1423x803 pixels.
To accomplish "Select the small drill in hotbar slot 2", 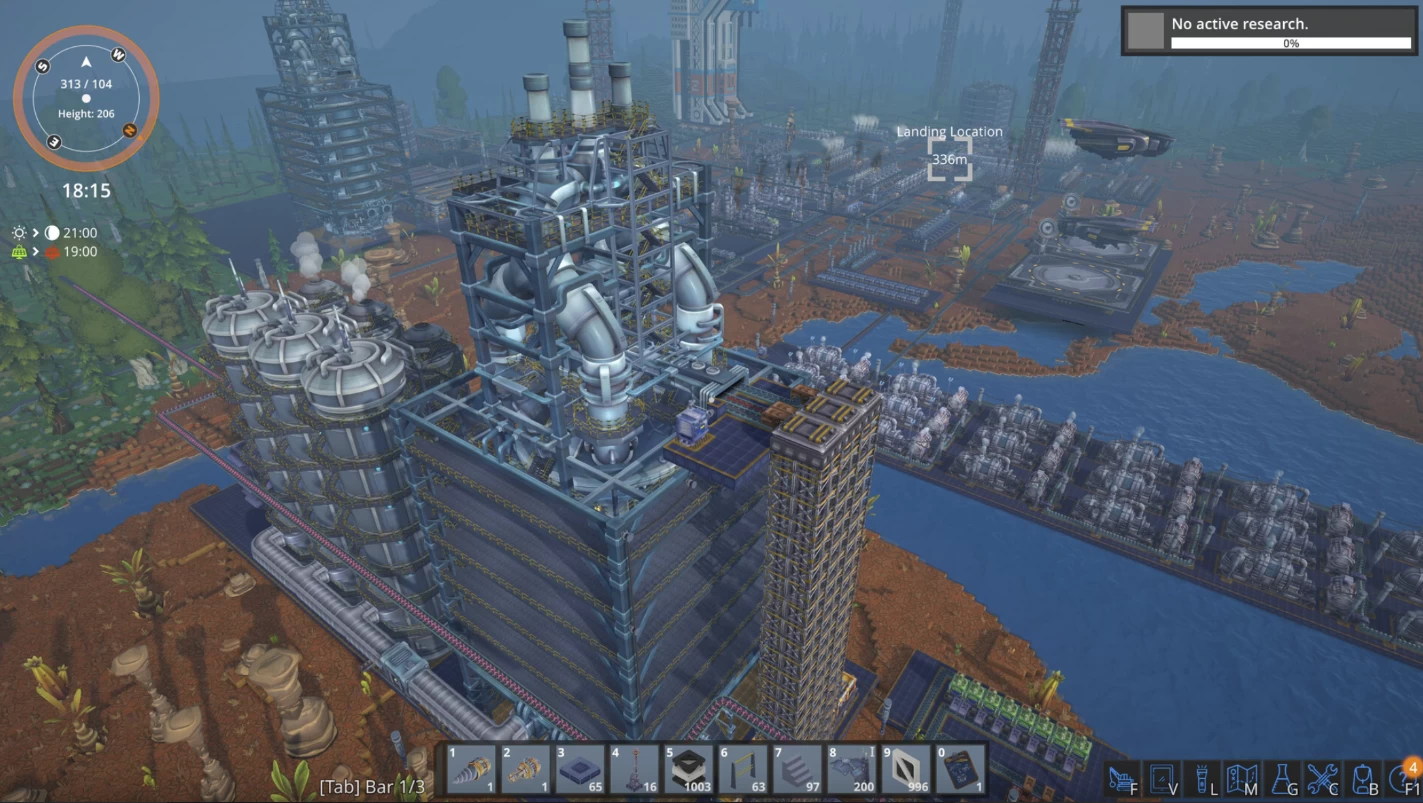I will [526, 769].
